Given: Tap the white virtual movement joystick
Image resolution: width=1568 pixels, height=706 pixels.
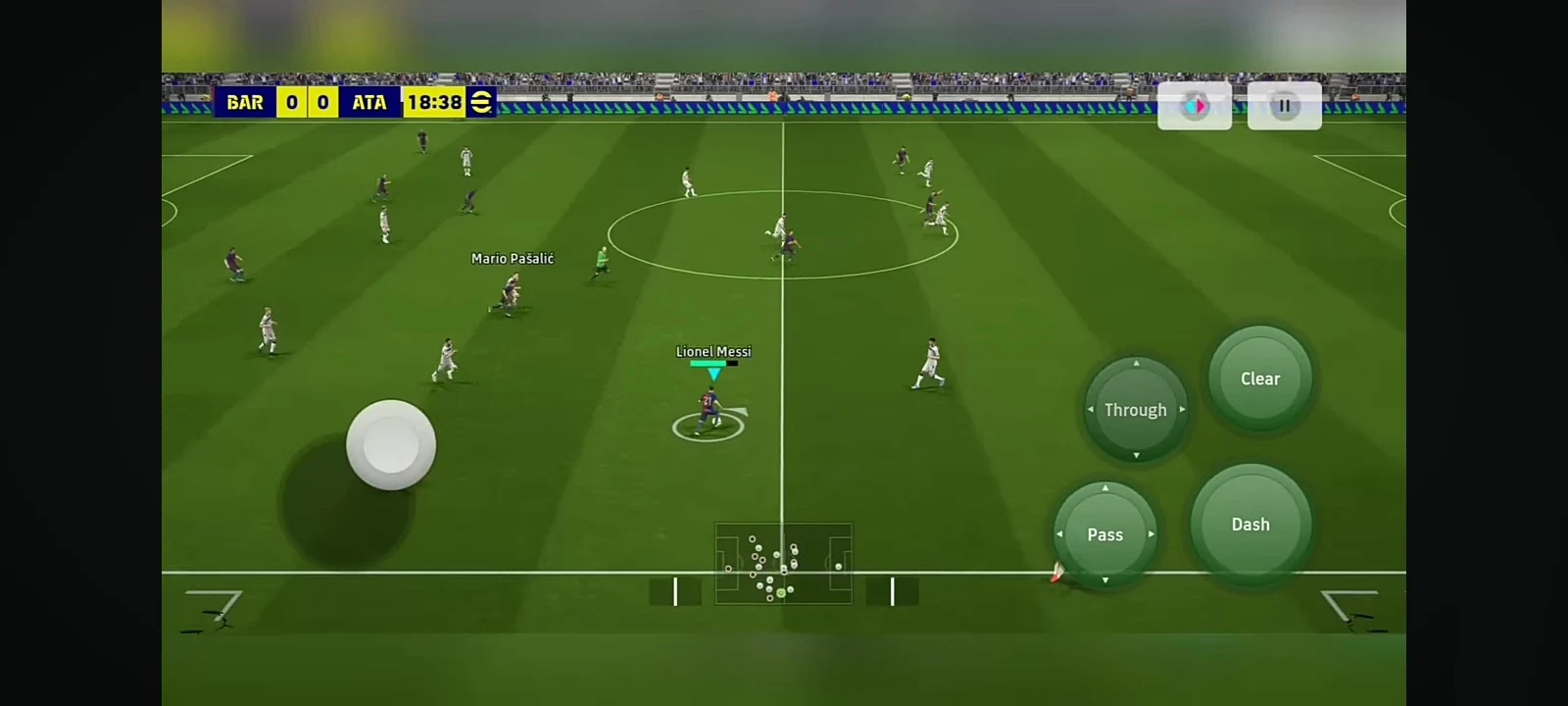Looking at the screenshot, I should click(x=391, y=446).
